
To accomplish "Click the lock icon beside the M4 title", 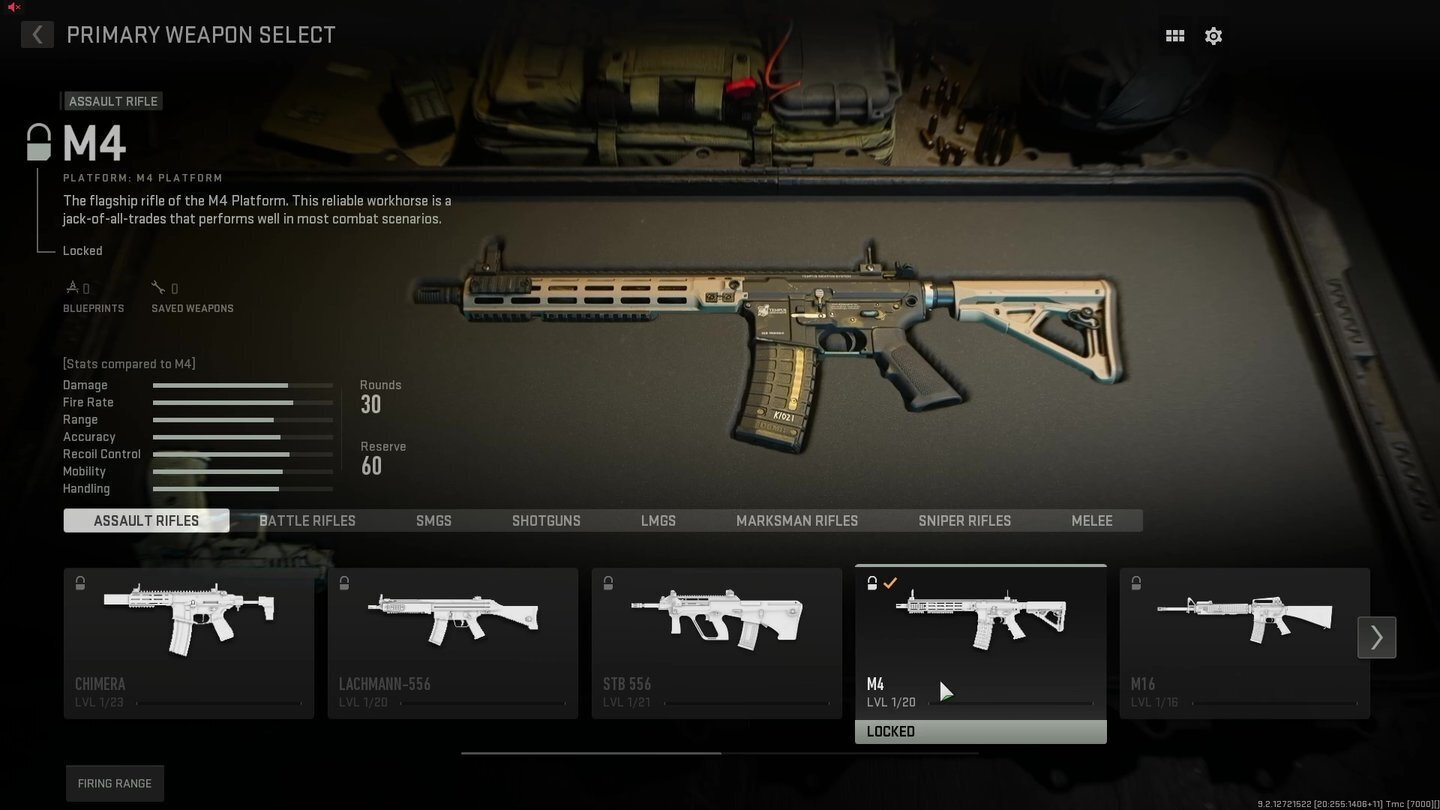I will 37,140.
